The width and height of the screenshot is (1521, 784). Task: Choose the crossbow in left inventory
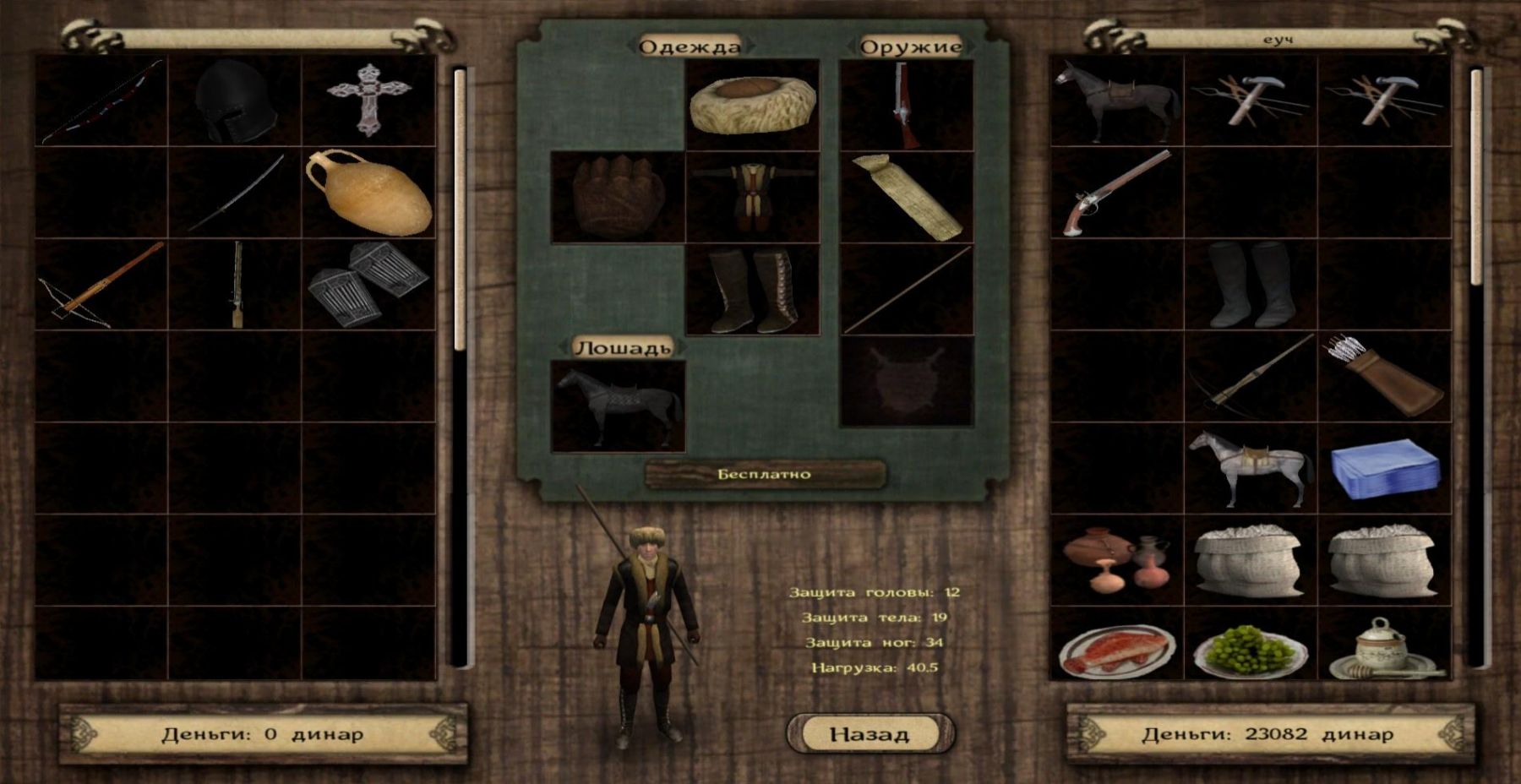tap(101, 285)
